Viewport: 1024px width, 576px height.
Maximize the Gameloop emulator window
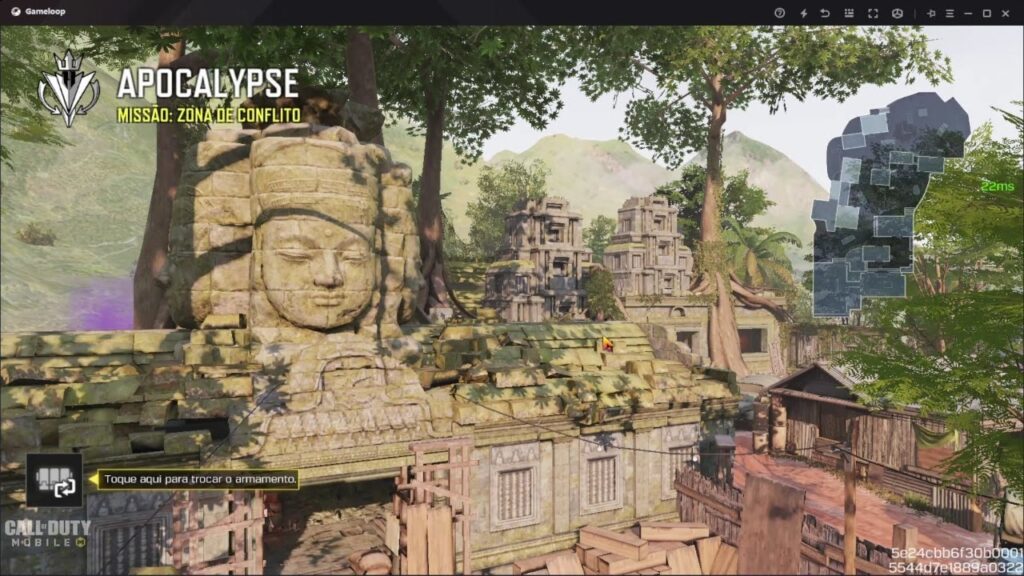click(987, 13)
